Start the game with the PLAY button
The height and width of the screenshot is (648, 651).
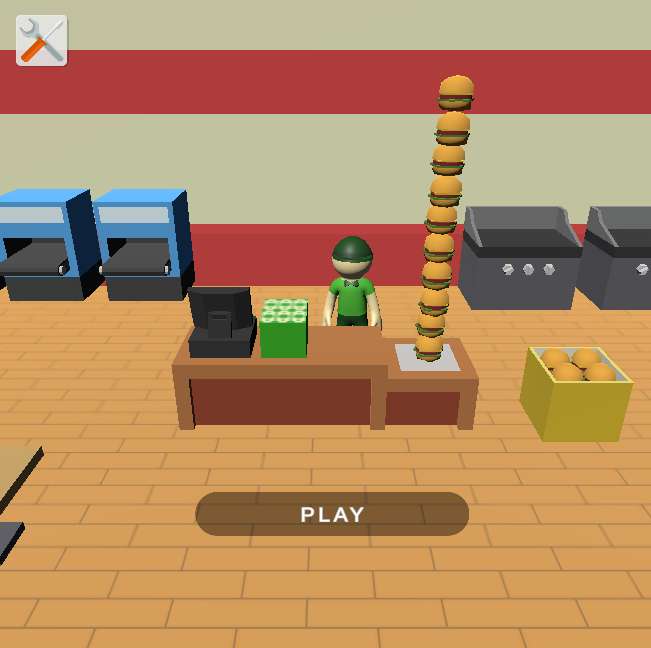(332, 514)
